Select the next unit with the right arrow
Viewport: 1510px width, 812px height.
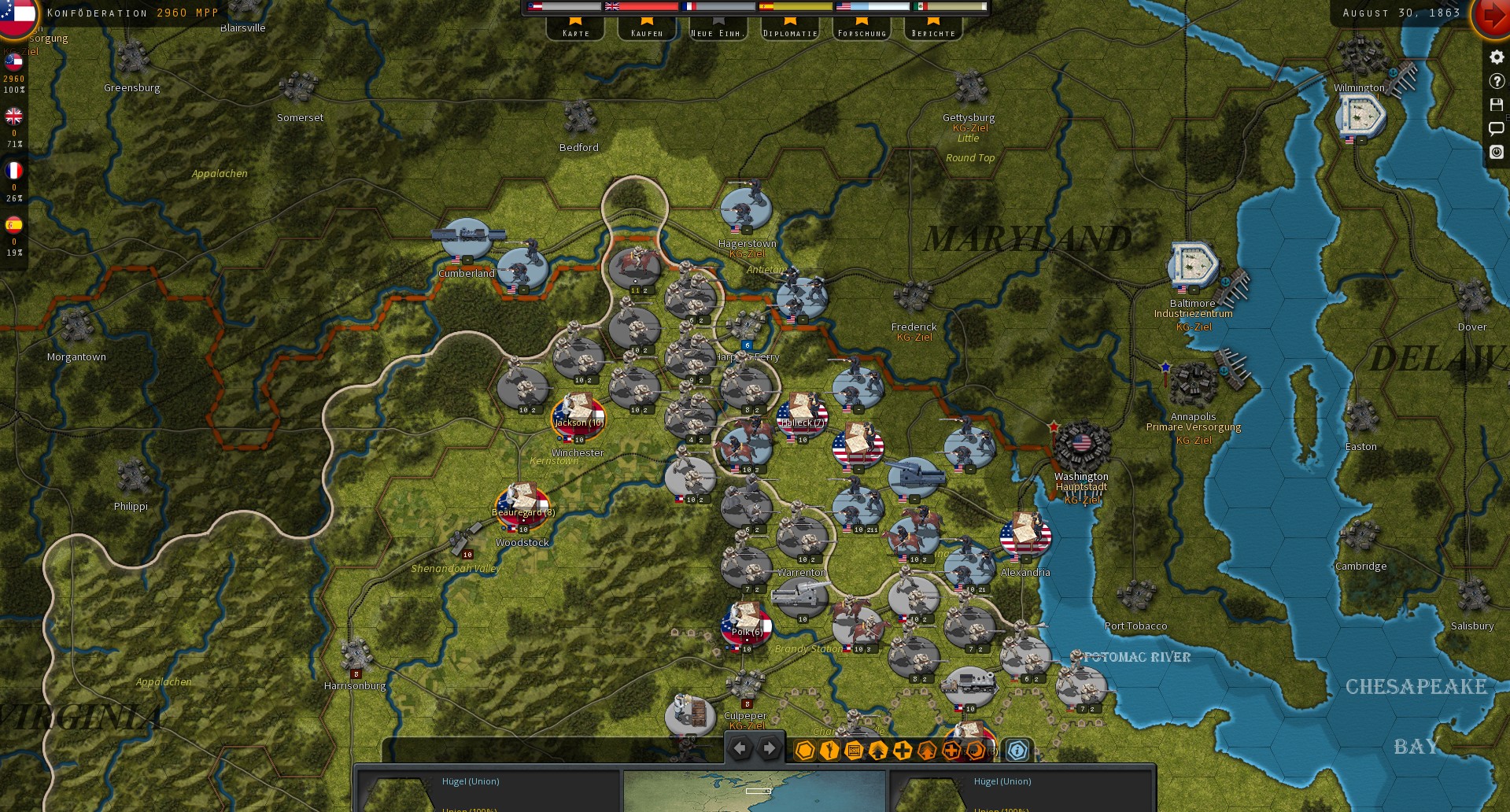[x=769, y=748]
